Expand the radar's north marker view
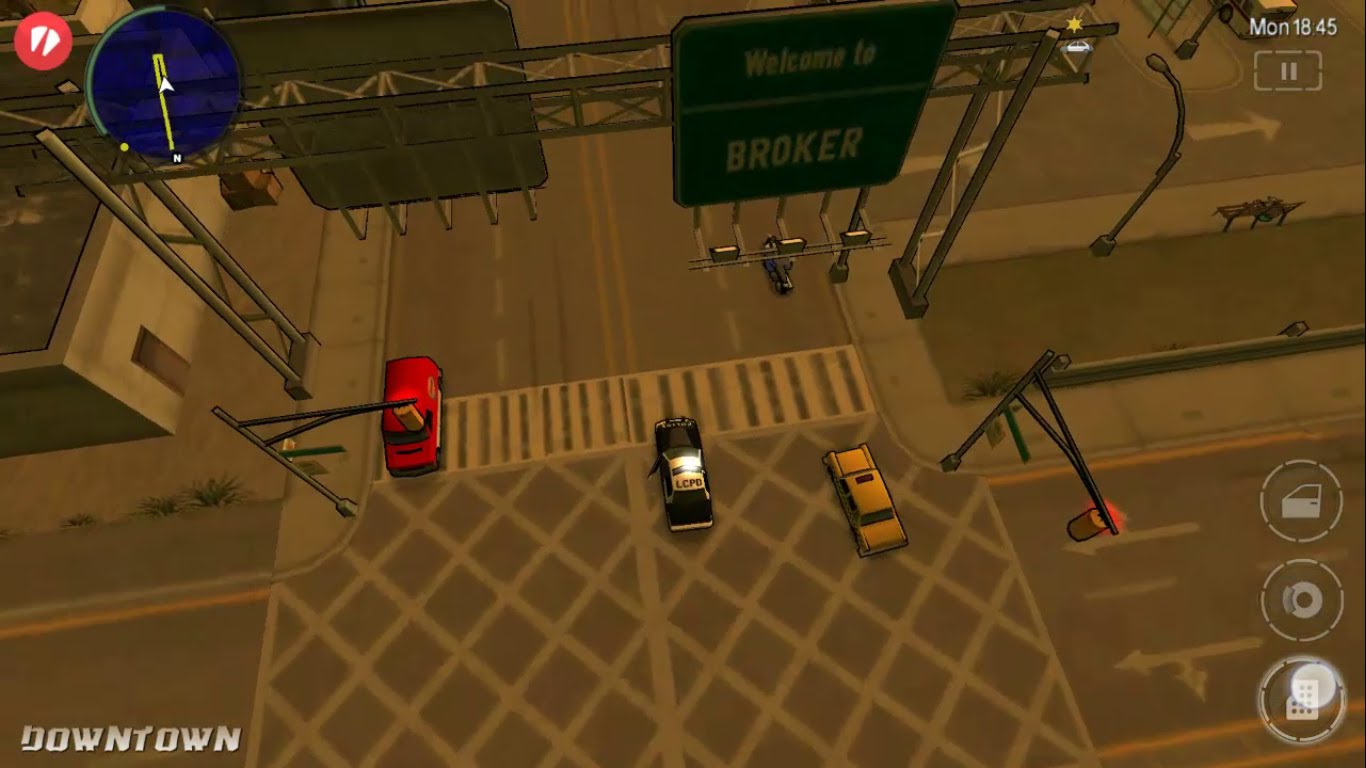This screenshot has width=1366, height=768. (174, 156)
